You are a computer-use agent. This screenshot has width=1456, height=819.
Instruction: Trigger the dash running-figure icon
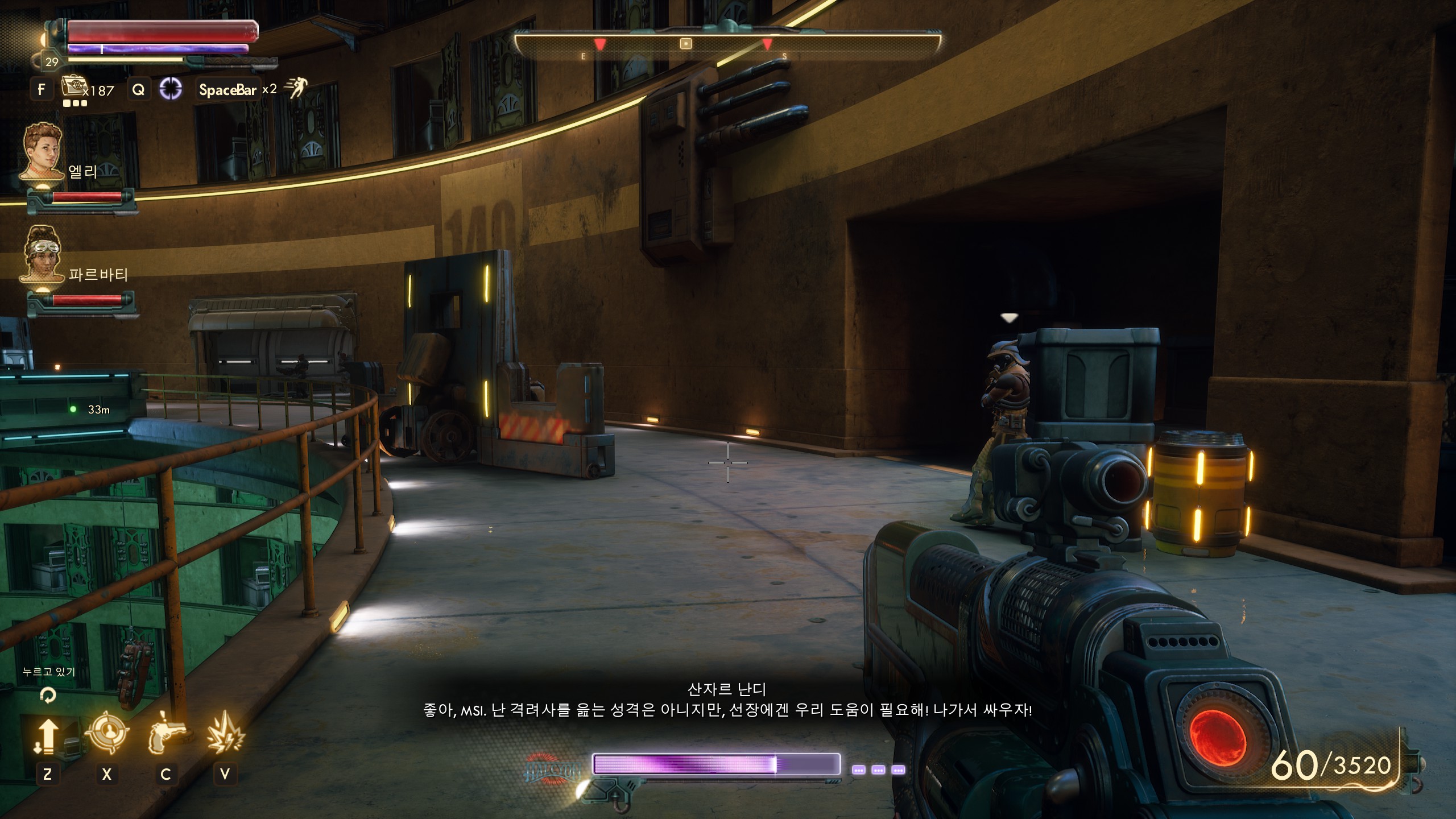[x=296, y=88]
